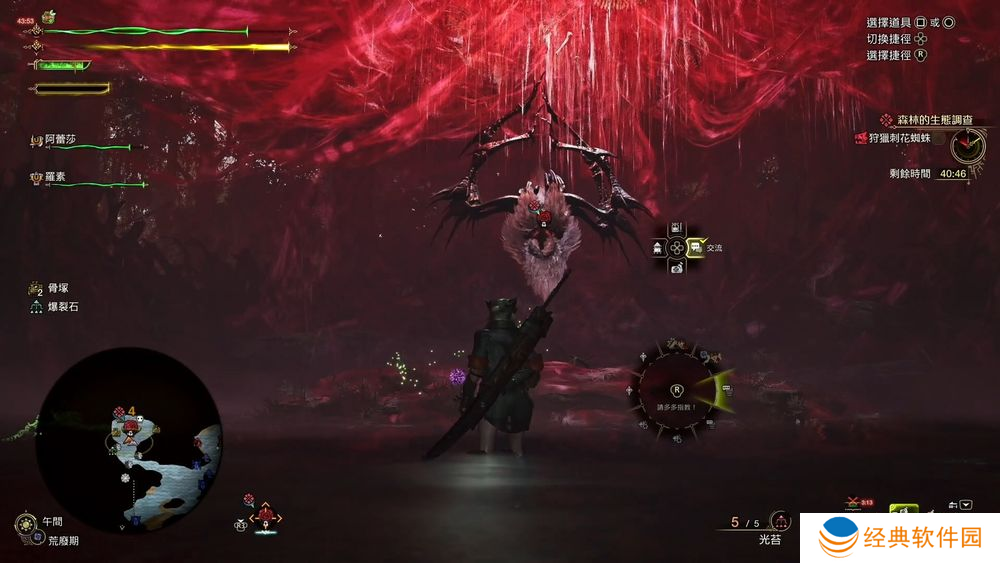Image resolution: width=1000 pixels, height=563 pixels.
Task: Open the 森林的生態調查 quest tracker
Action: coord(932,119)
